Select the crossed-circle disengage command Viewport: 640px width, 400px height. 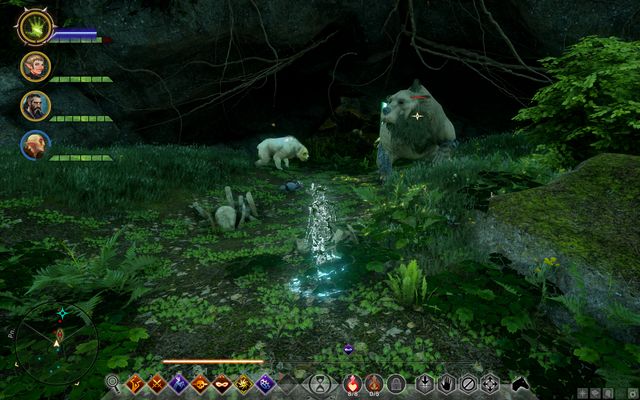pos(468,383)
